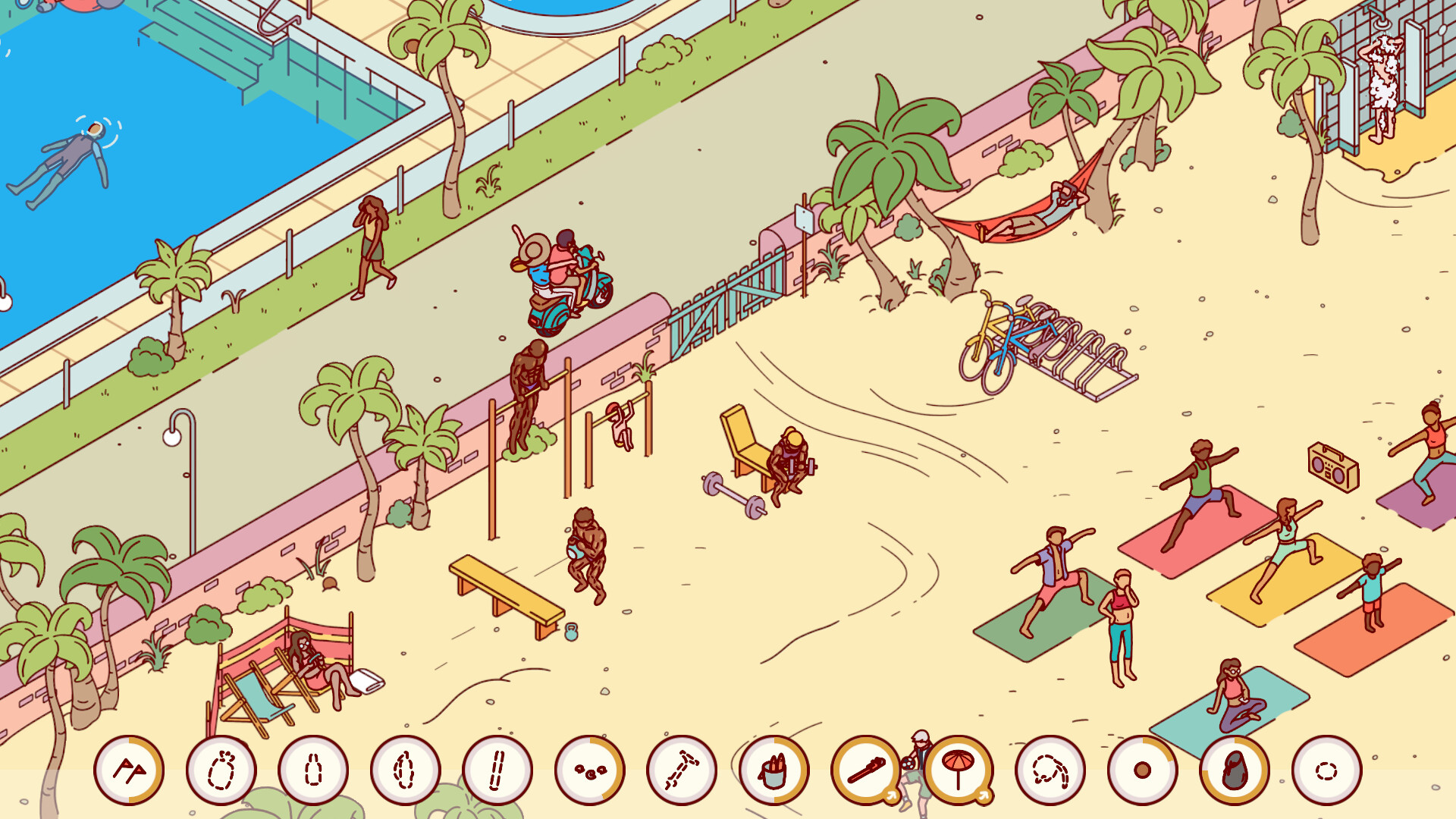Screen dimensions: 1456x819
Task: Select the small brown ball find-item icon
Action: [x=1141, y=770]
